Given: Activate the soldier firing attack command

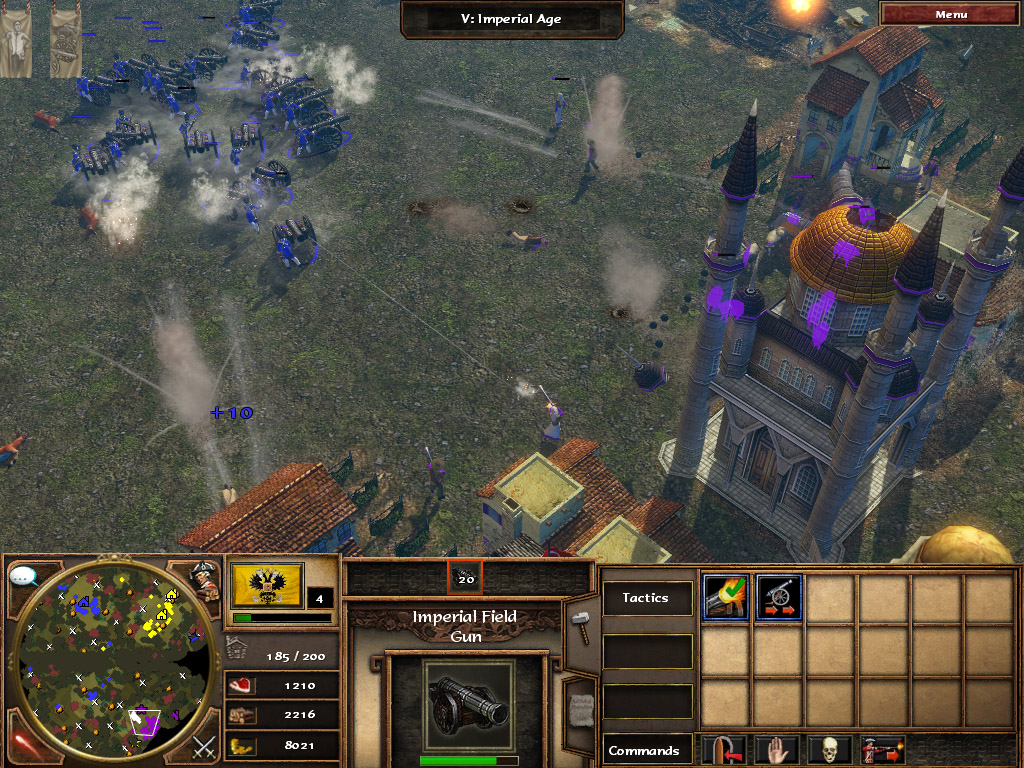Looking at the screenshot, I should tap(884, 749).
